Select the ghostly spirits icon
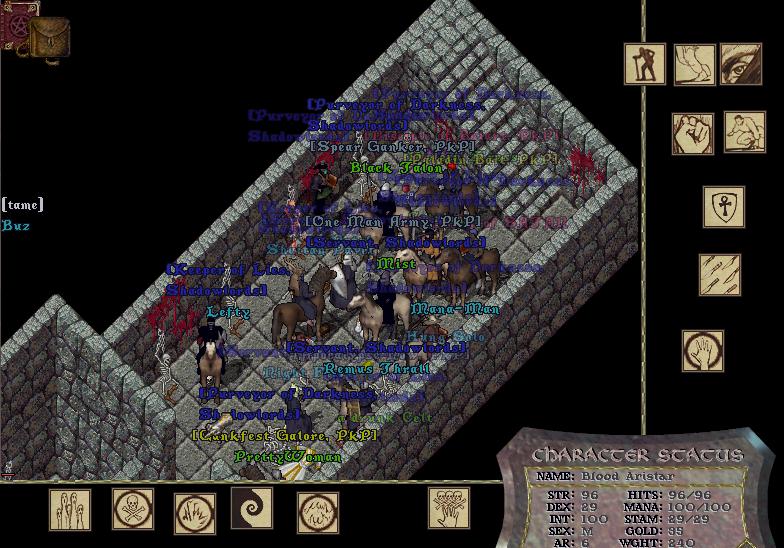 (x=70, y=510)
